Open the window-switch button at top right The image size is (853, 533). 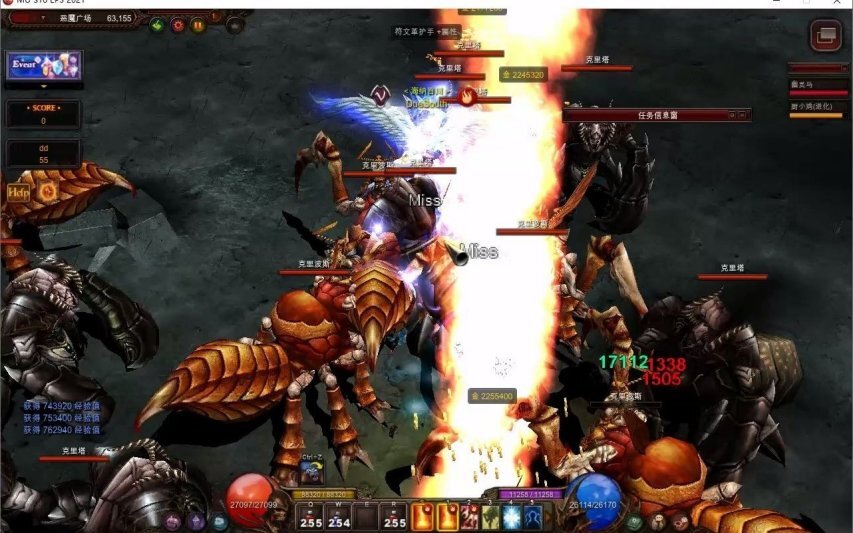825,37
